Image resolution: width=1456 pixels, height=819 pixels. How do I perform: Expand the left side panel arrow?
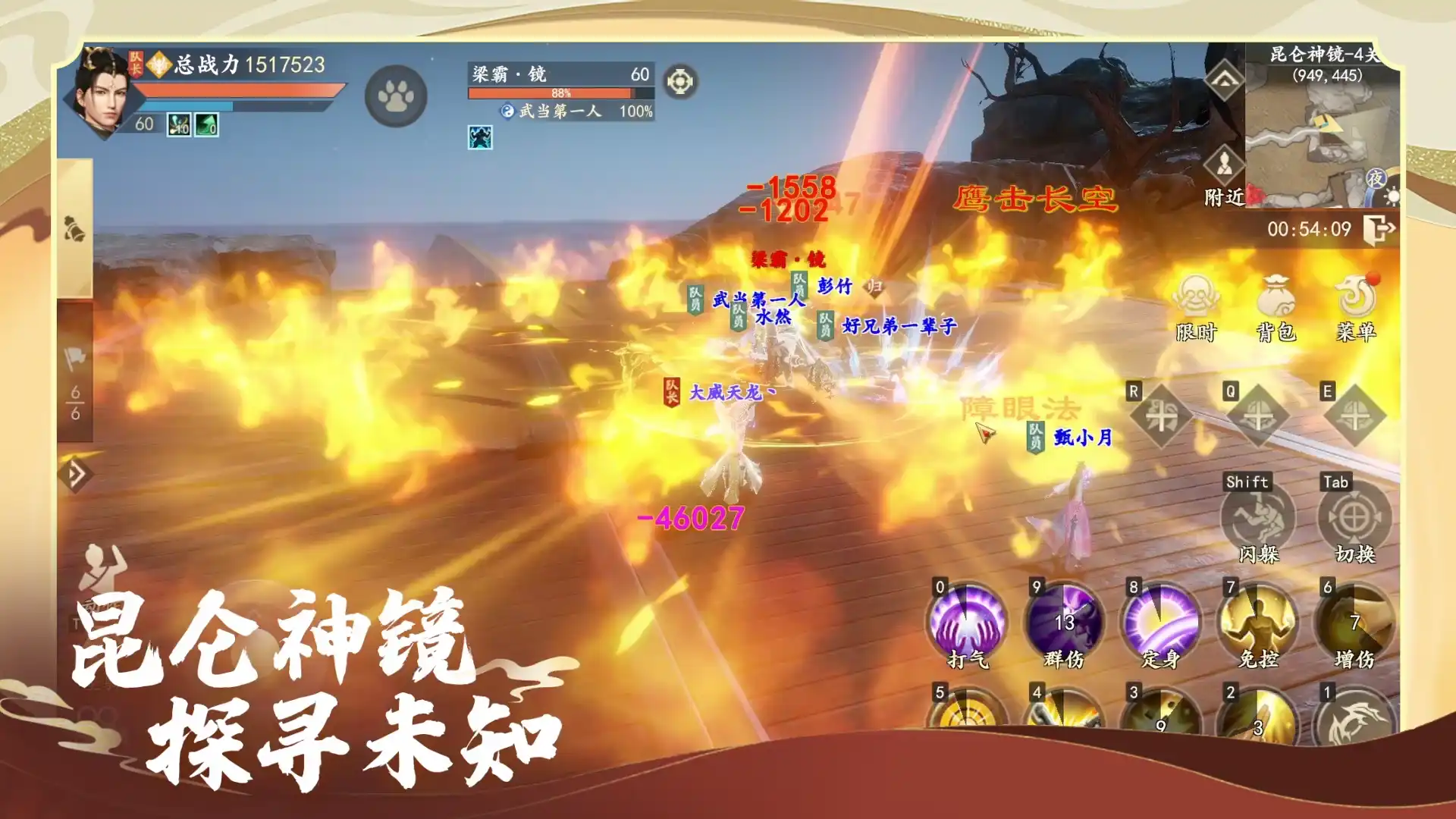[x=75, y=475]
